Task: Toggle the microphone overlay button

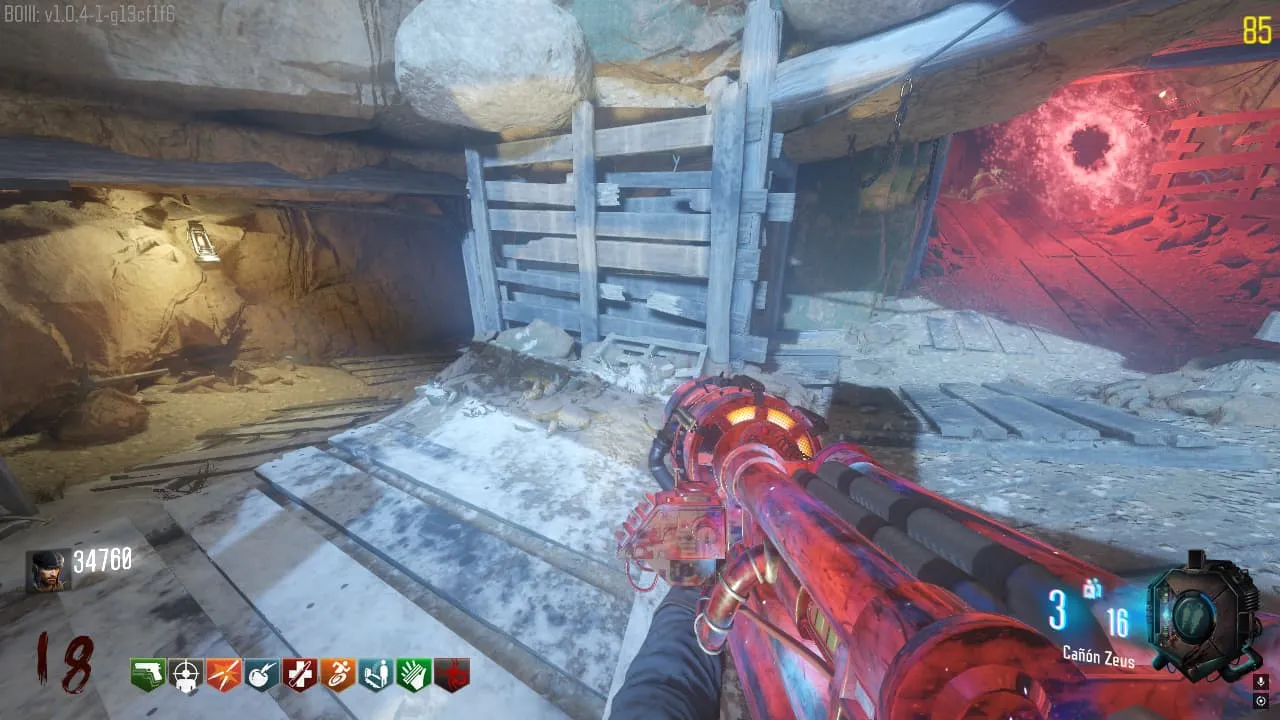Action: coord(1260,682)
